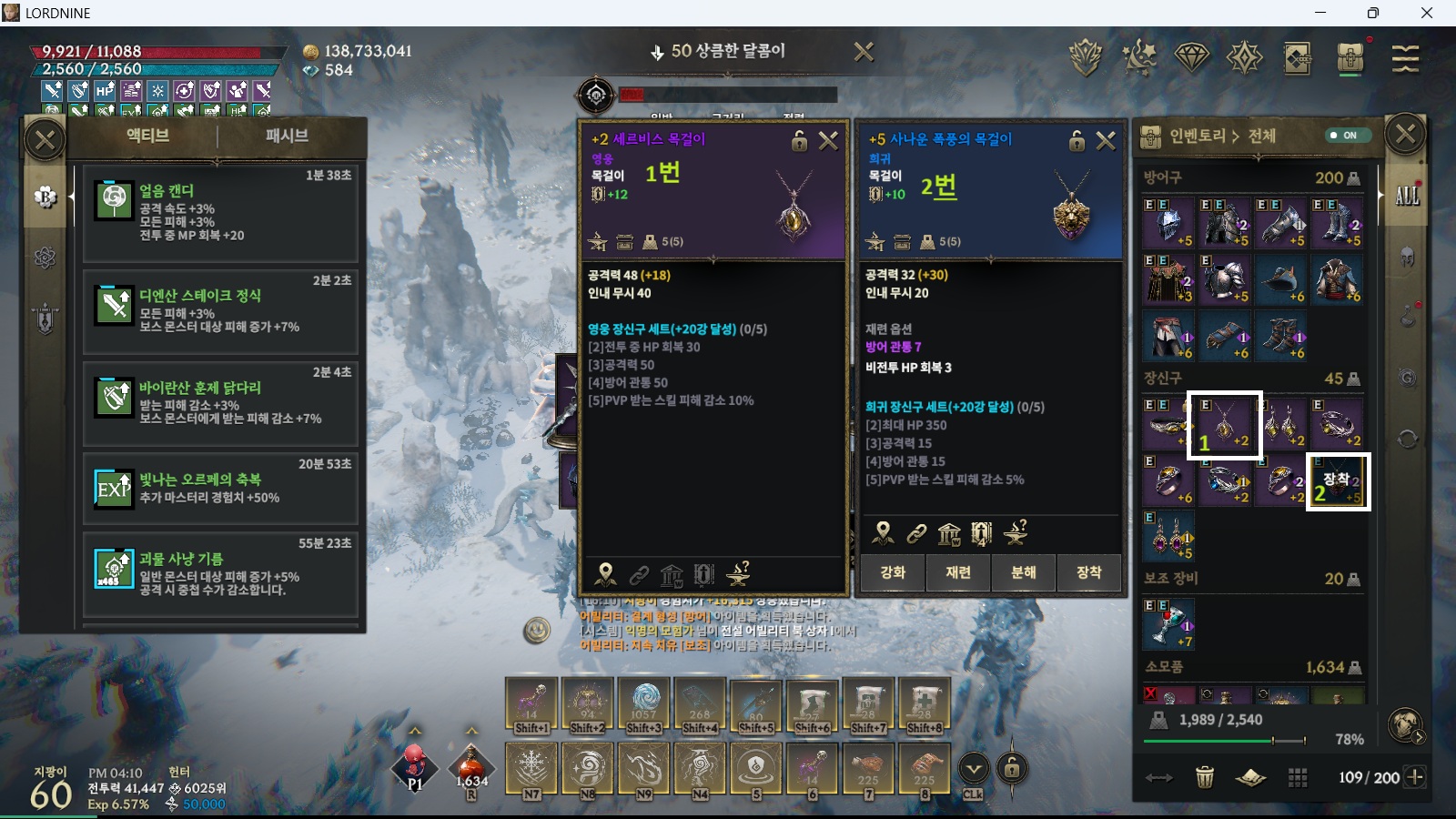
Task: Close the +5 사나운 폭풍의 목걸이 tooltip
Action: [1106, 141]
